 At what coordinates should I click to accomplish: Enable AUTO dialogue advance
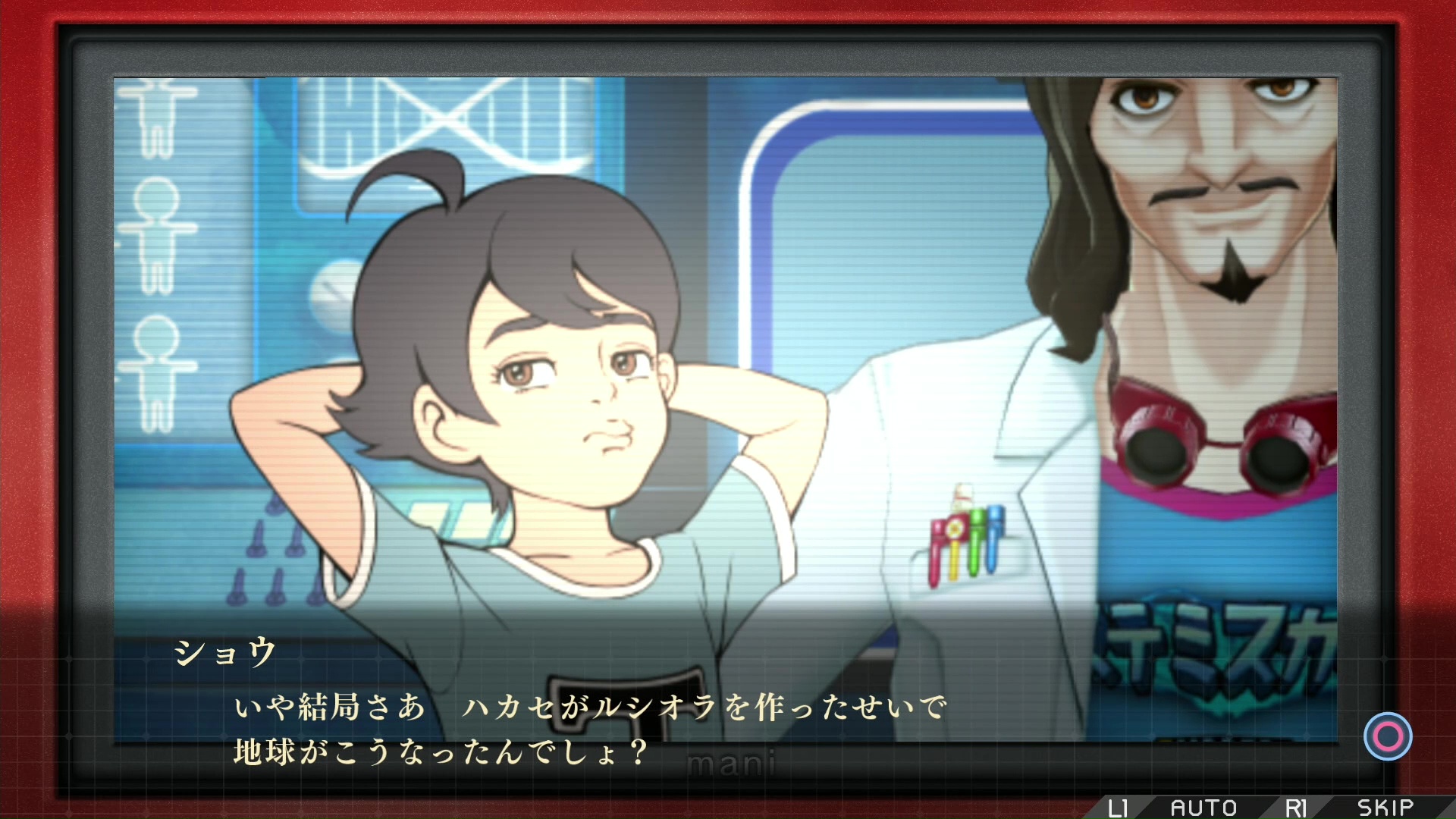[x=1203, y=808]
